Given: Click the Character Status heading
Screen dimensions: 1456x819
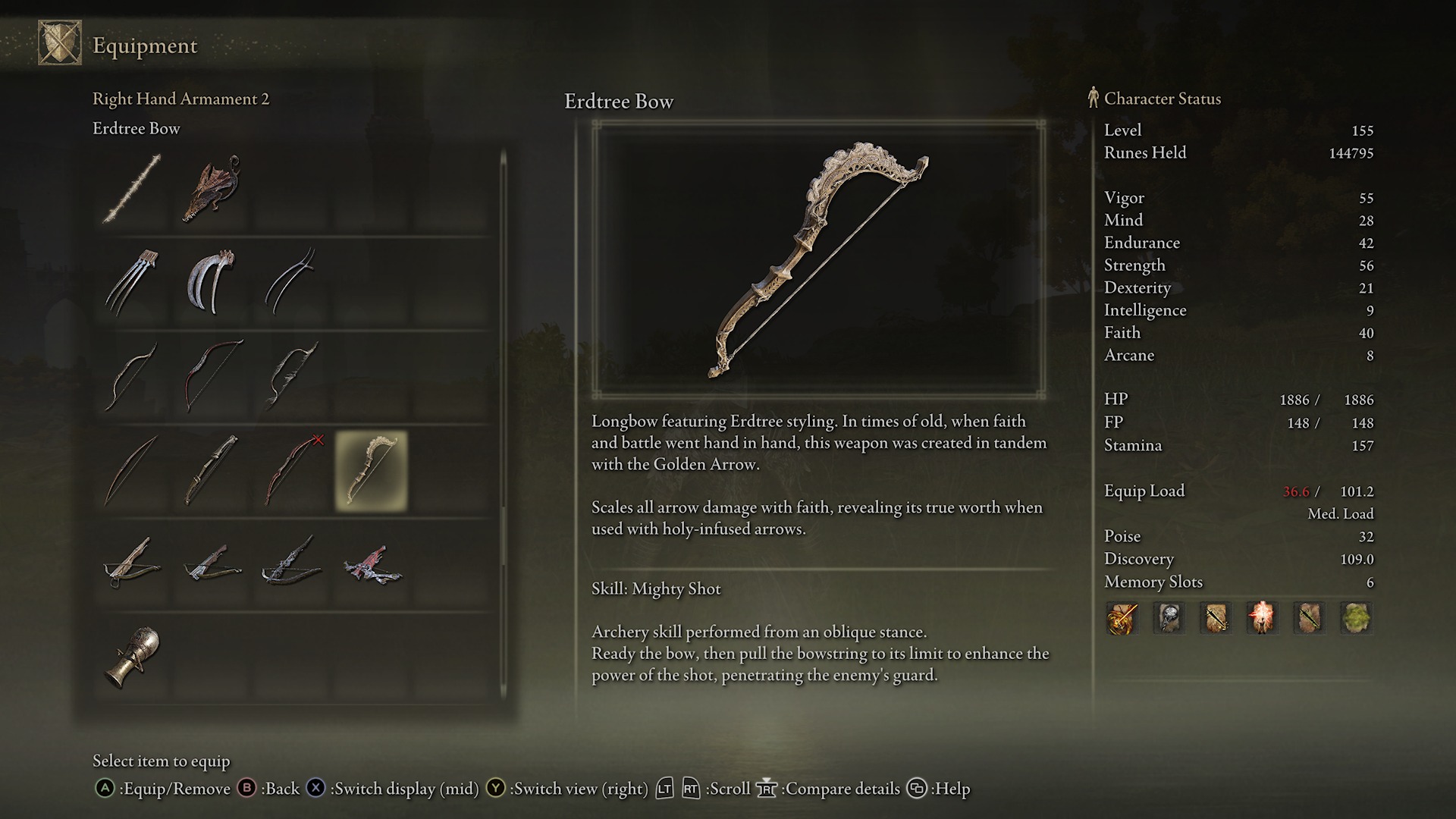Looking at the screenshot, I should coord(1163,99).
